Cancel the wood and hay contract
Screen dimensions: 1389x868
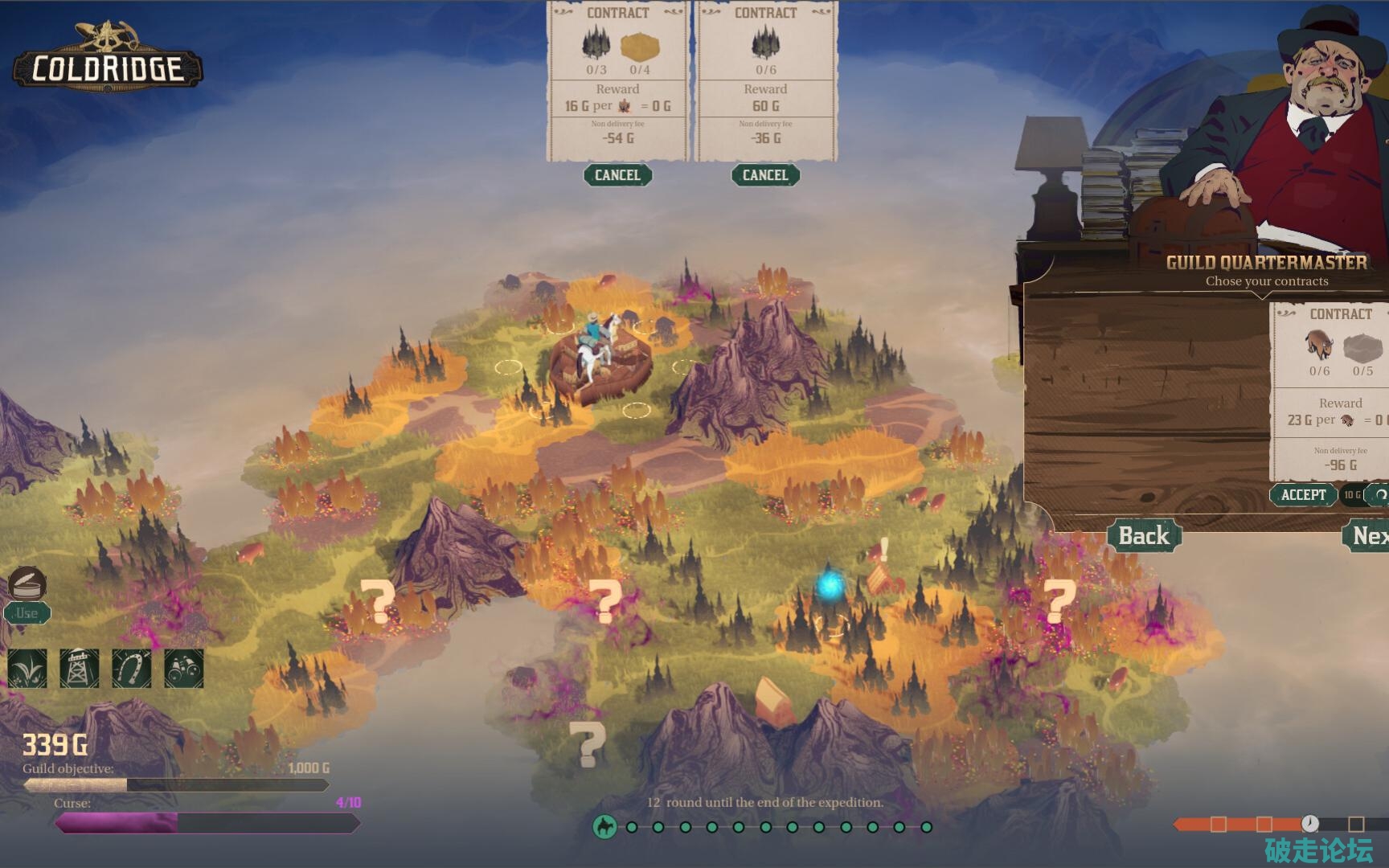coord(617,175)
